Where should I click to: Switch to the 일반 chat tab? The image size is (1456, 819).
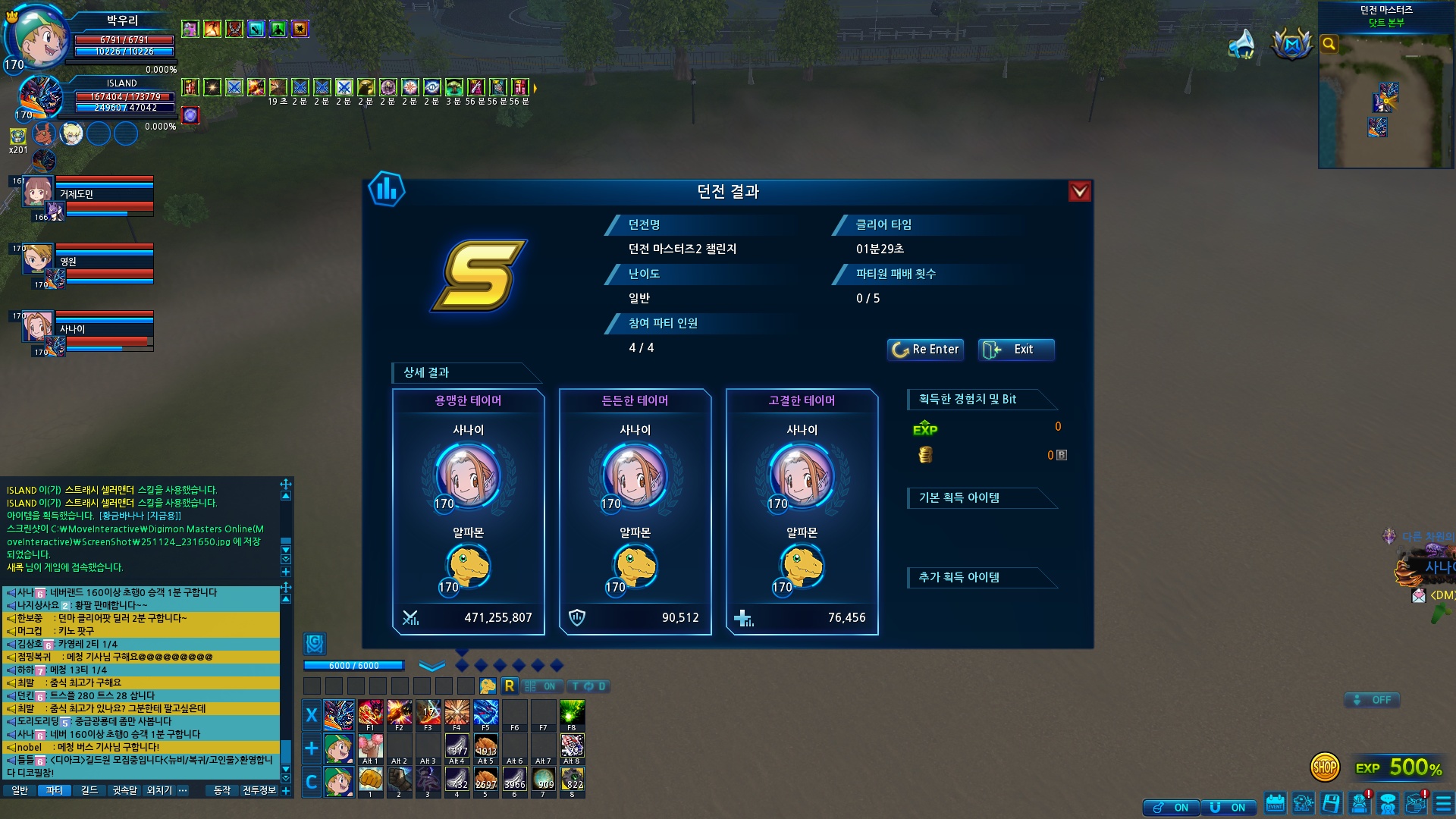click(x=20, y=790)
